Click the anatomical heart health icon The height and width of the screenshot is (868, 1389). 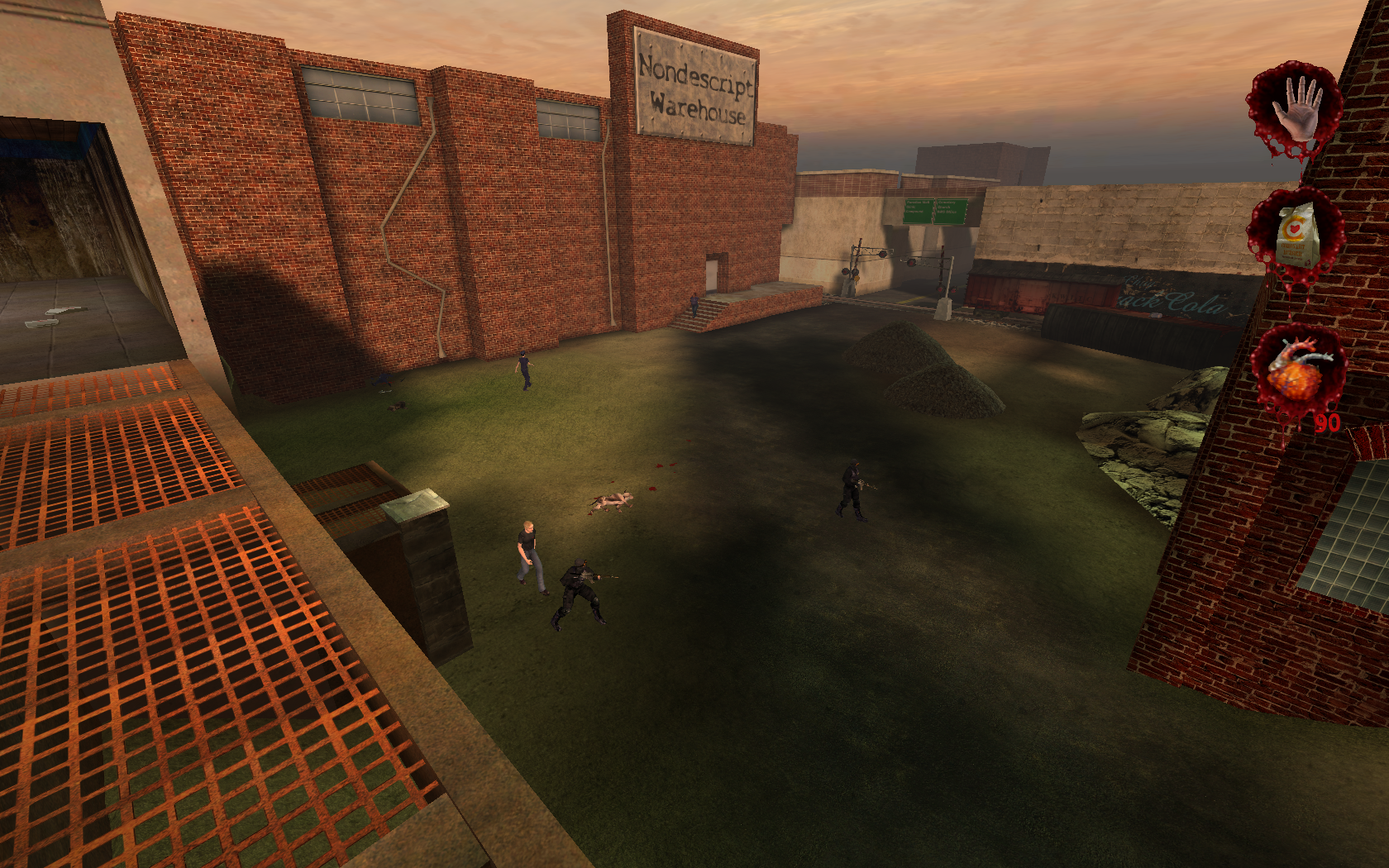pos(1298,370)
